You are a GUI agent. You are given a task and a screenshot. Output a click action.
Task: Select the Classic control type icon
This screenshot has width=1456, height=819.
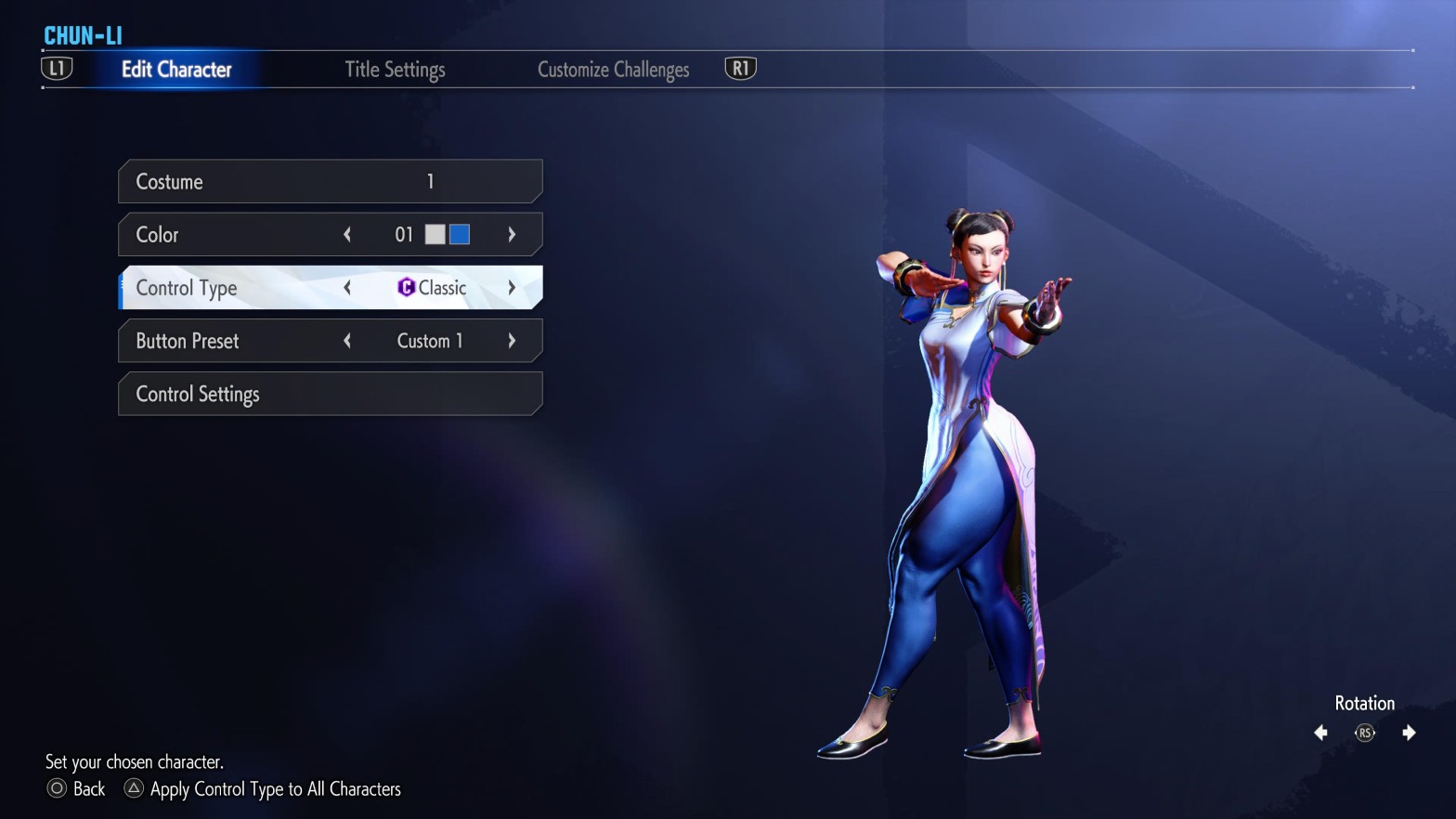click(406, 288)
